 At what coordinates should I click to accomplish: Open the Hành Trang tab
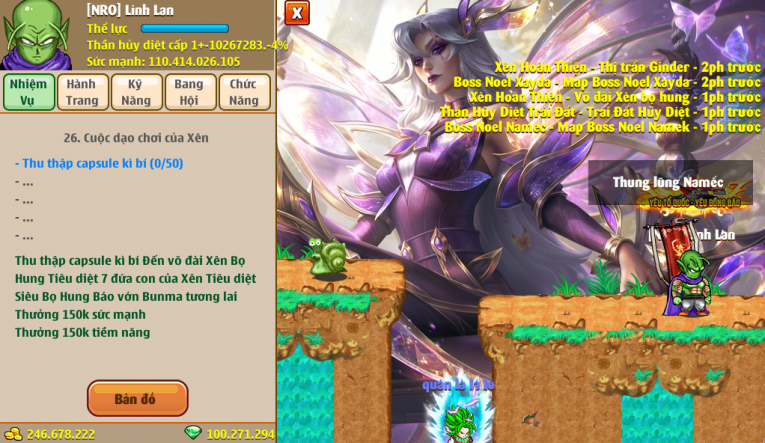coord(82,92)
